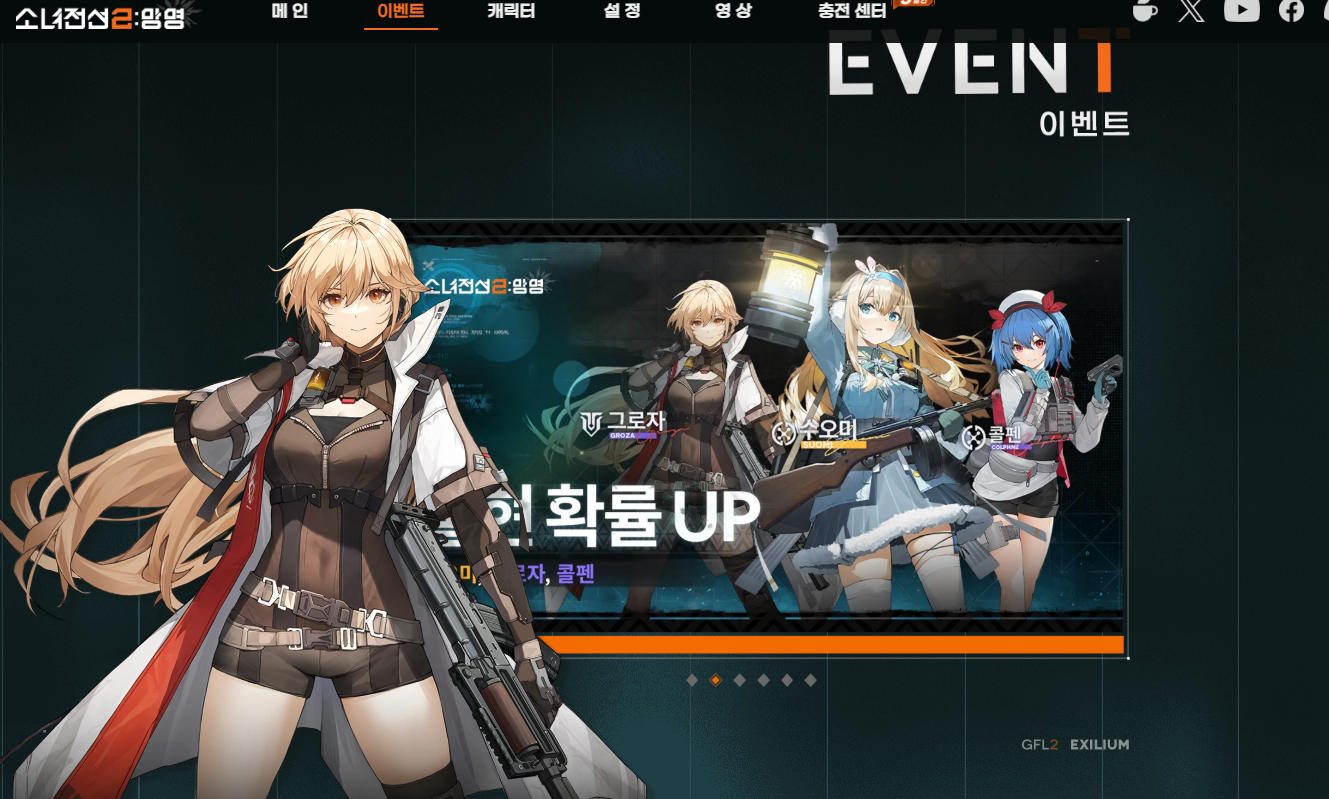Select the first diamond carousel indicator
Image resolution: width=1329 pixels, height=799 pixels.
point(691,681)
